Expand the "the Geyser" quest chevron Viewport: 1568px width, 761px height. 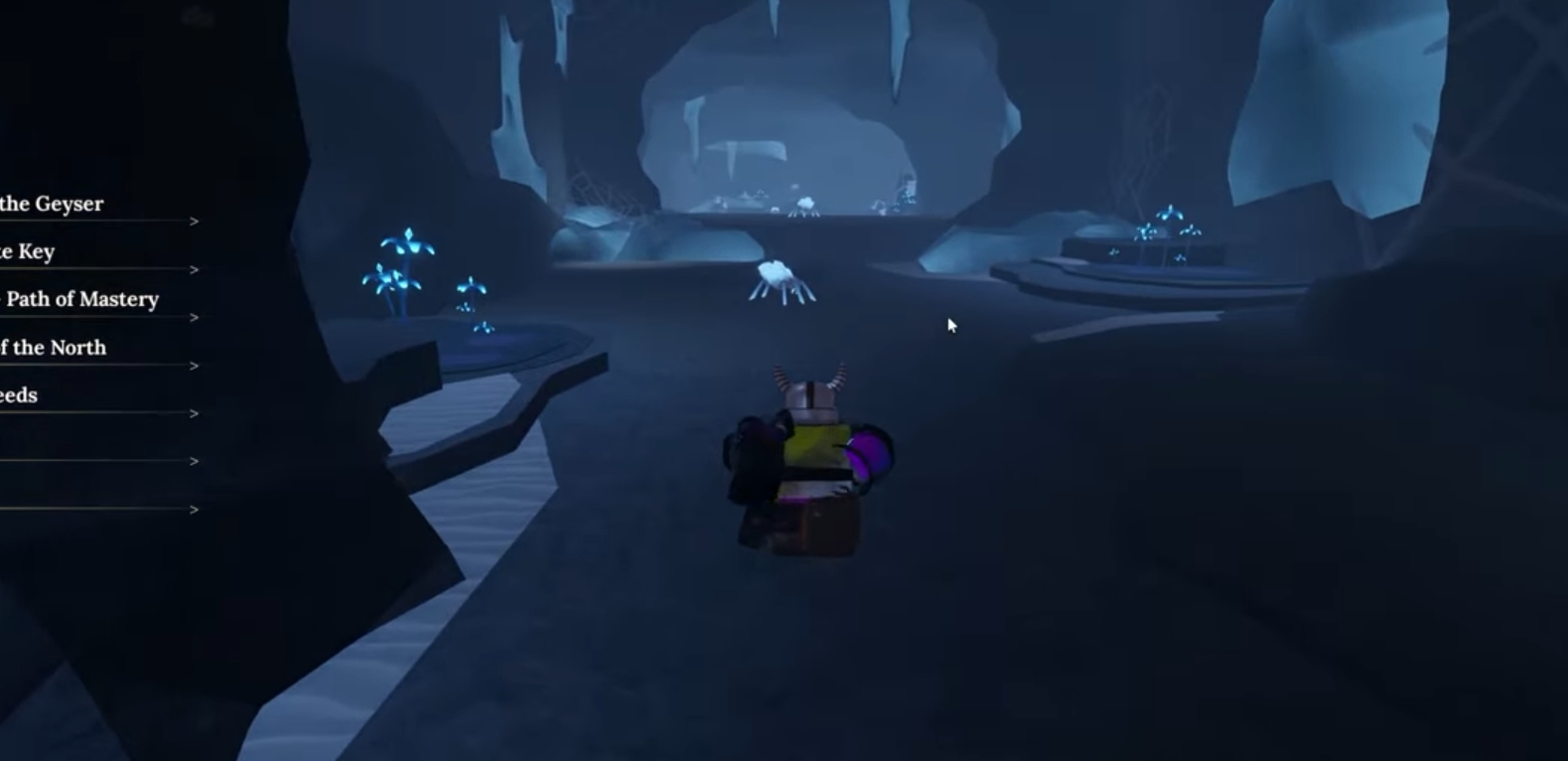pos(194,223)
